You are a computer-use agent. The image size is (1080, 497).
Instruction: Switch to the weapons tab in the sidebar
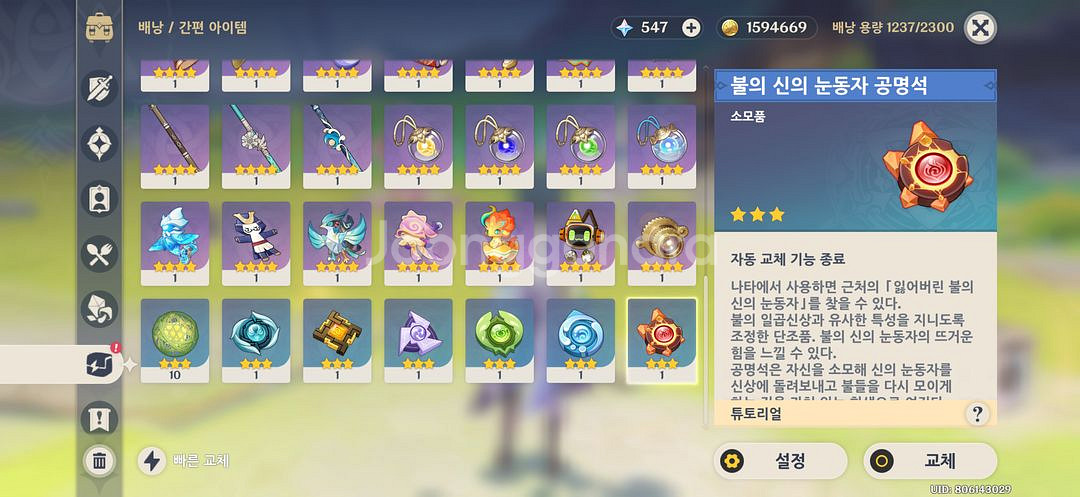click(x=98, y=90)
